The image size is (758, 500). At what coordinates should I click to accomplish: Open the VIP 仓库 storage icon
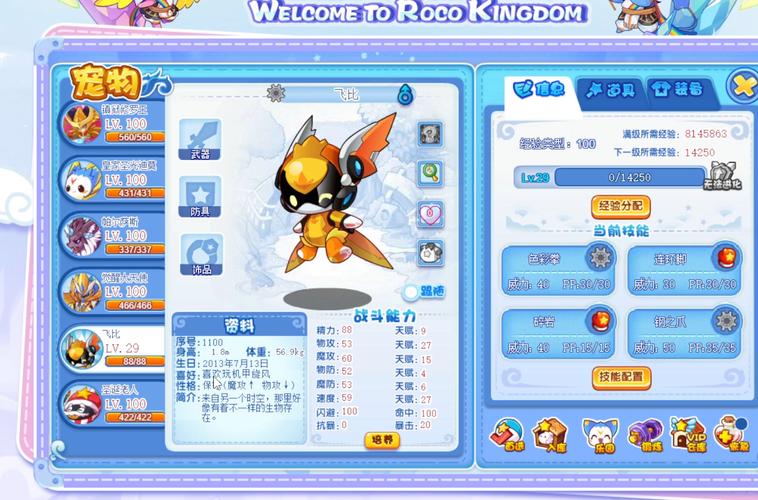pos(688,434)
